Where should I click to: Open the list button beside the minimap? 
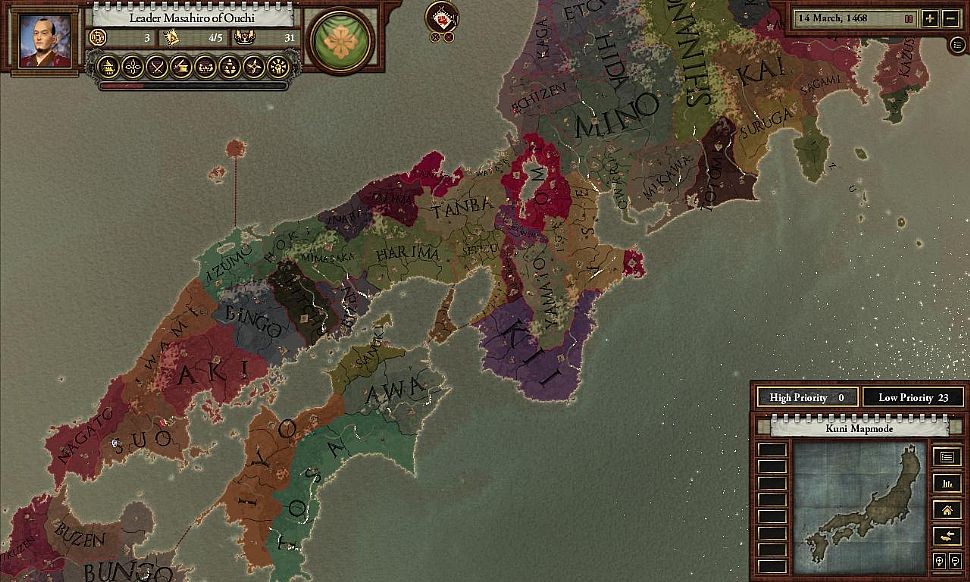point(945,457)
